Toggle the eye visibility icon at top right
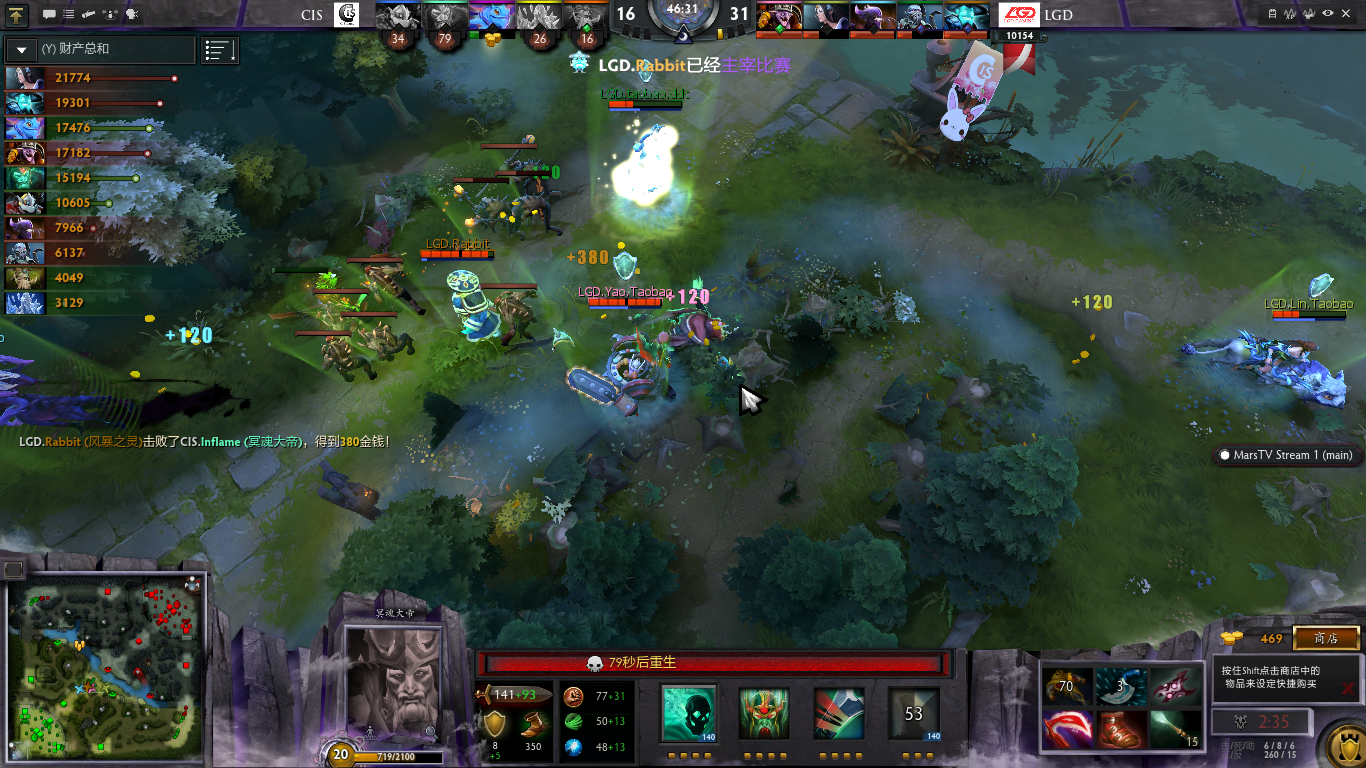 [1328, 14]
